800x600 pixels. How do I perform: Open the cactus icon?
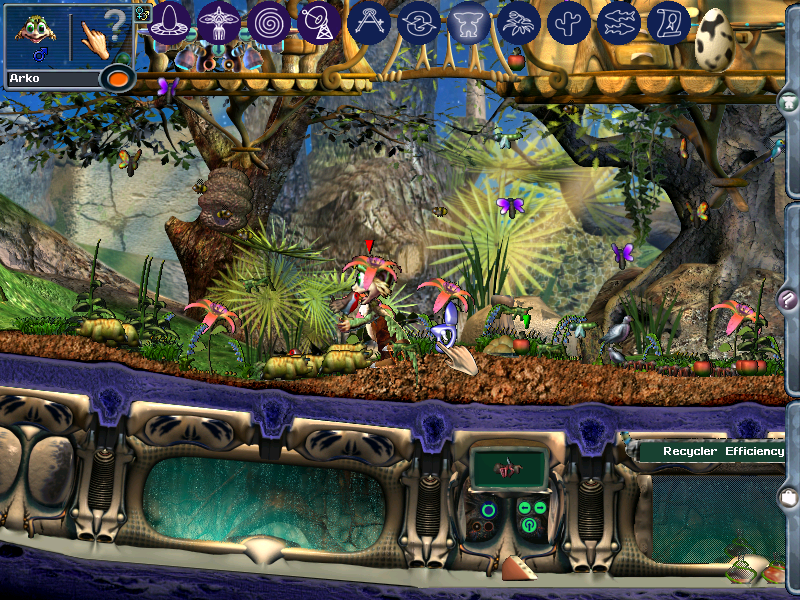[569, 22]
